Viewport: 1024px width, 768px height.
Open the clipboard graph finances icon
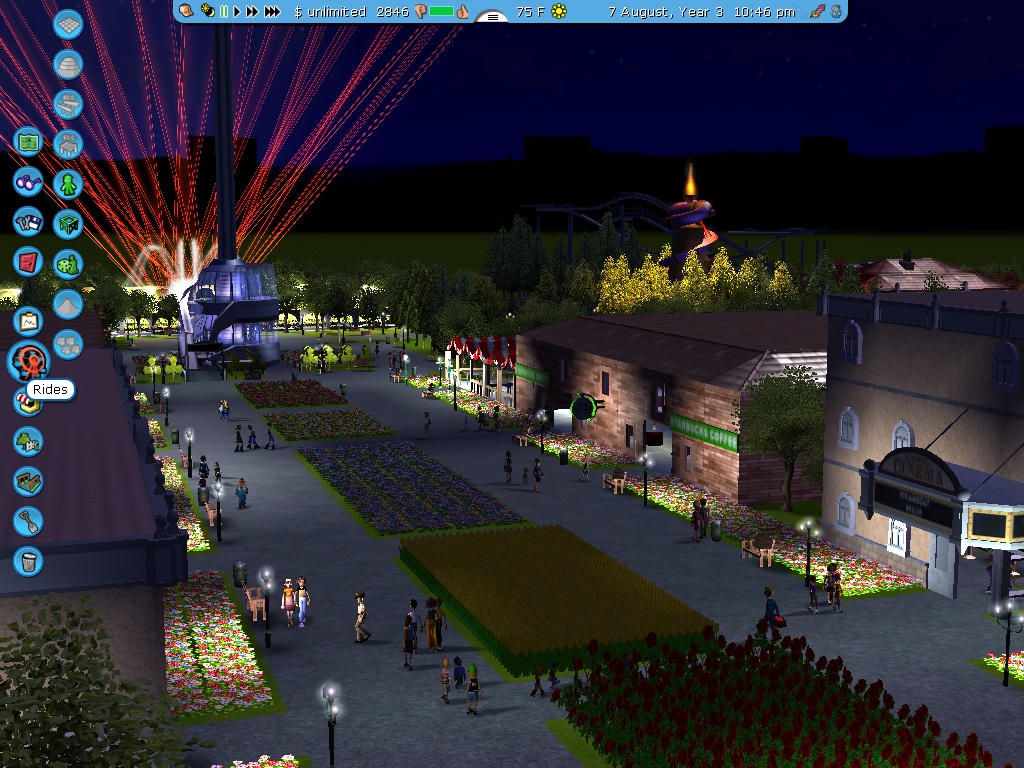coord(28,321)
